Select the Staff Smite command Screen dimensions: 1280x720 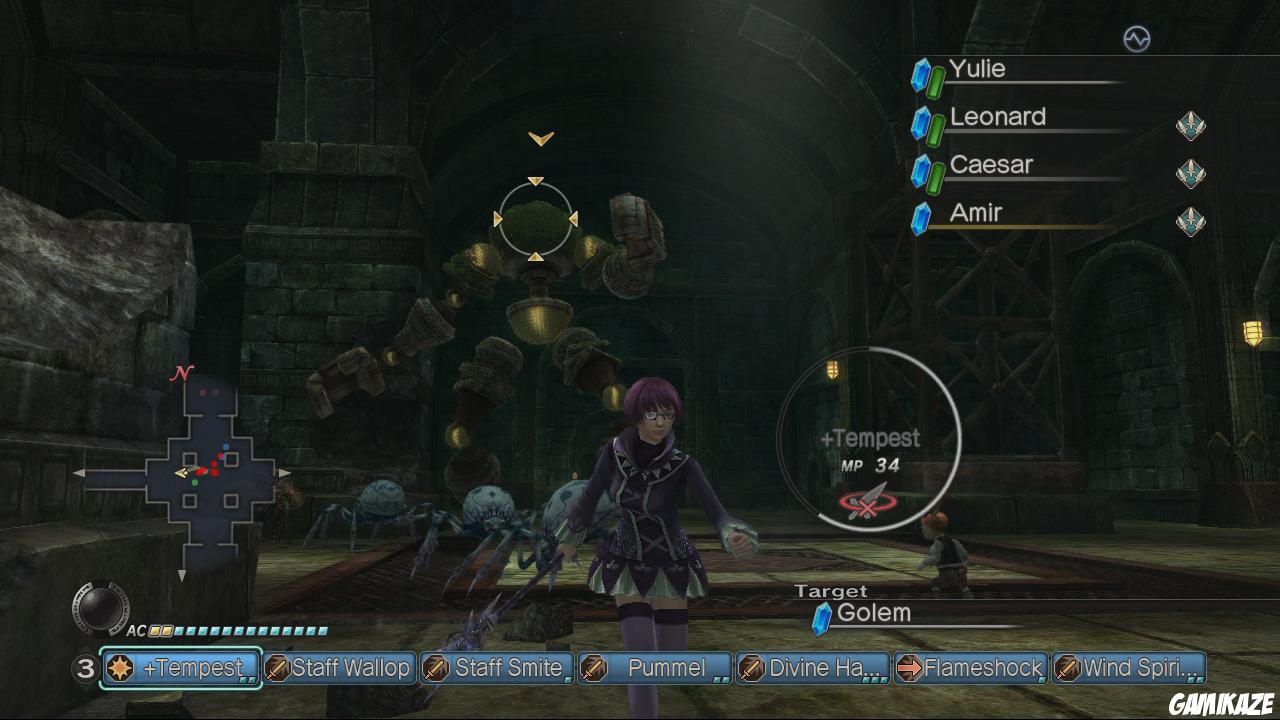pyautogui.click(x=497, y=668)
